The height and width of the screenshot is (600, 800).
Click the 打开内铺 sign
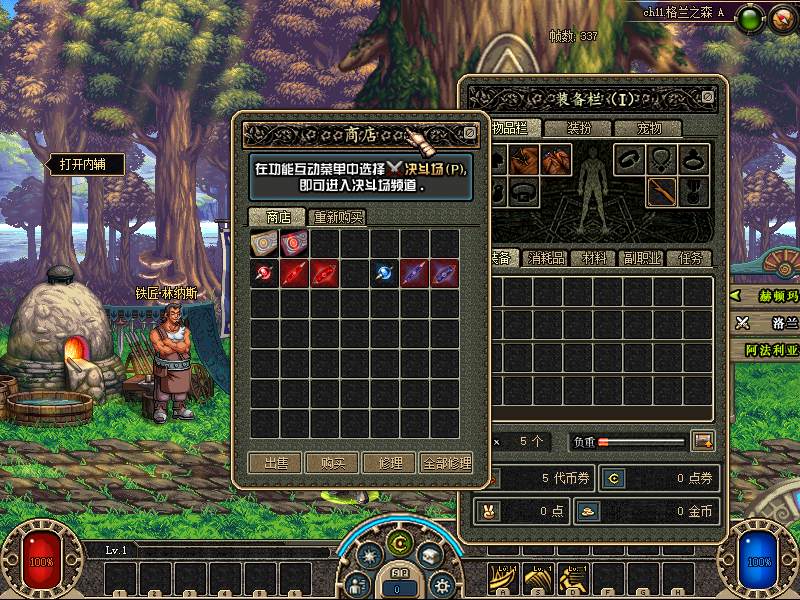click(85, 164)
